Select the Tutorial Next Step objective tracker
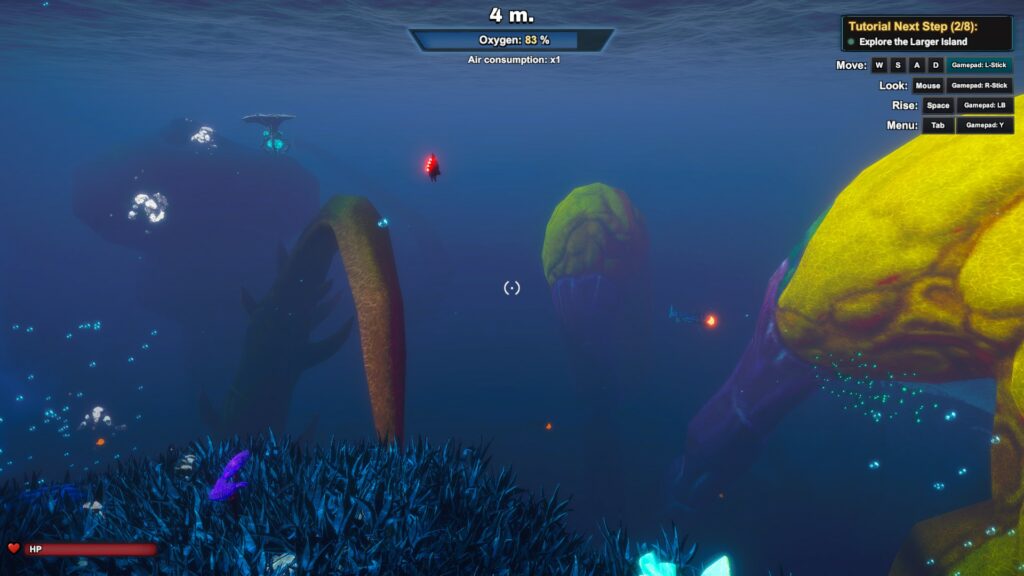 [x=926, y=34]
